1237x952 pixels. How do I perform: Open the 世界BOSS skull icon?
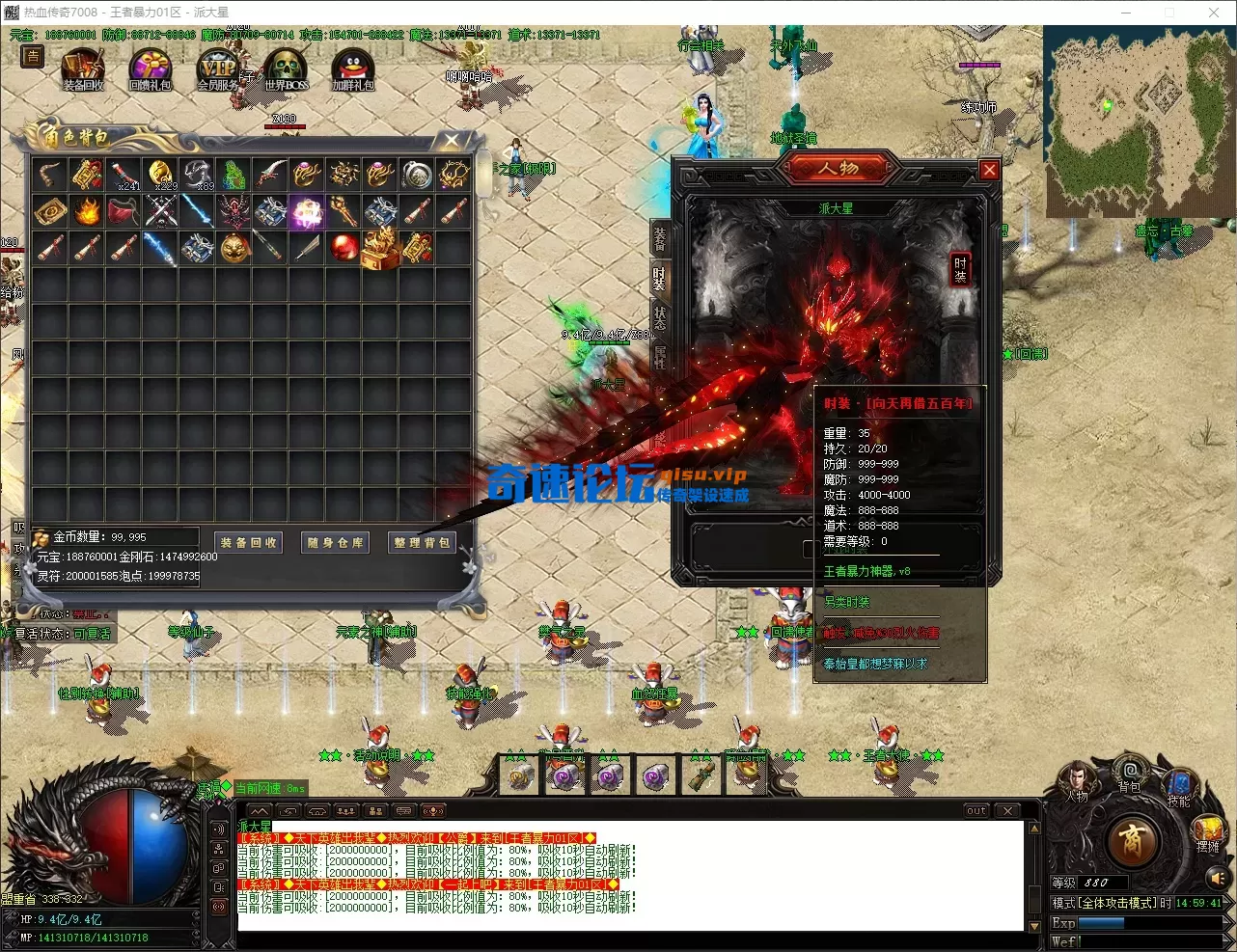click(286, 69)
